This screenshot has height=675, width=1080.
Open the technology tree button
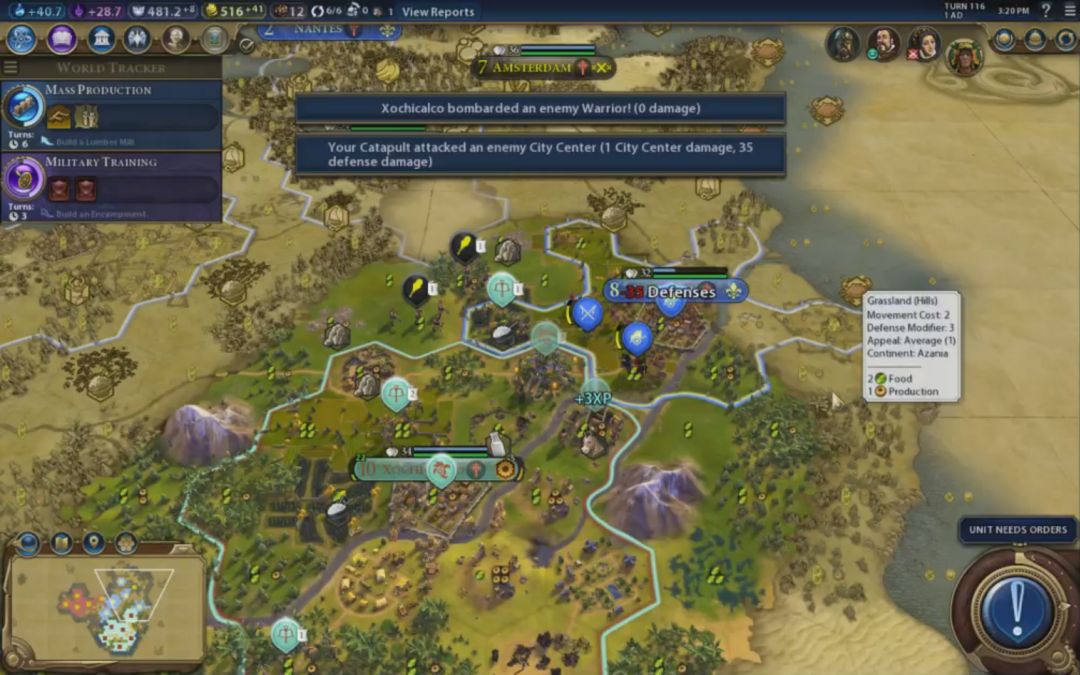click(22, 39)
